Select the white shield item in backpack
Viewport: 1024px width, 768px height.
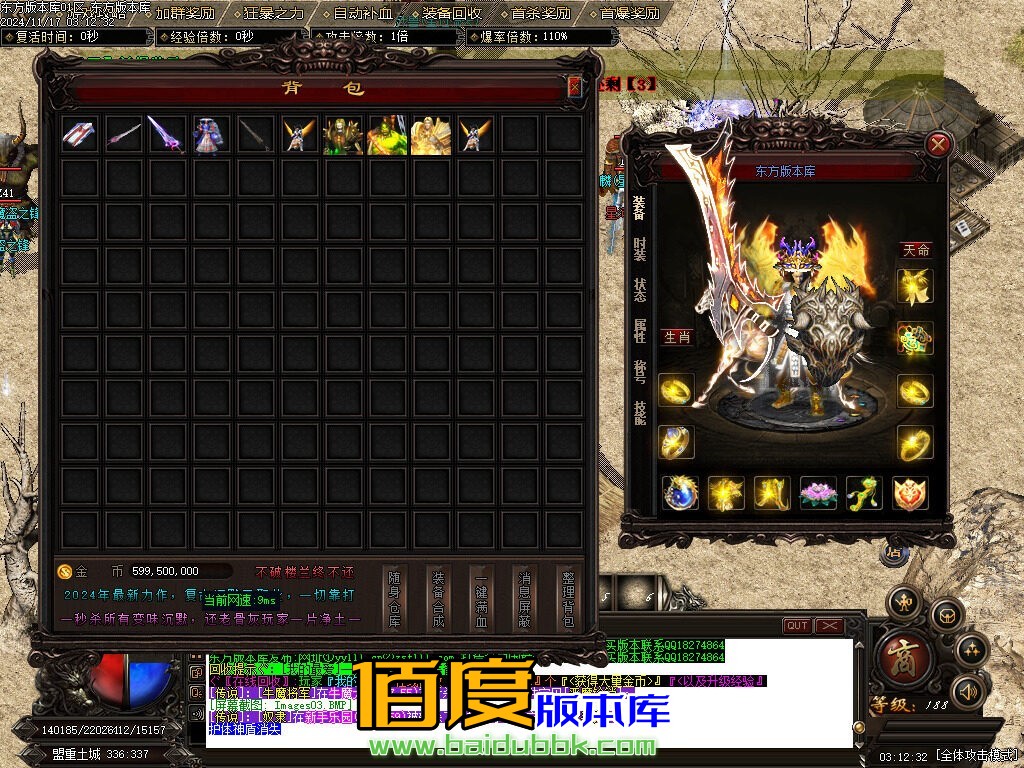point(79,134)
